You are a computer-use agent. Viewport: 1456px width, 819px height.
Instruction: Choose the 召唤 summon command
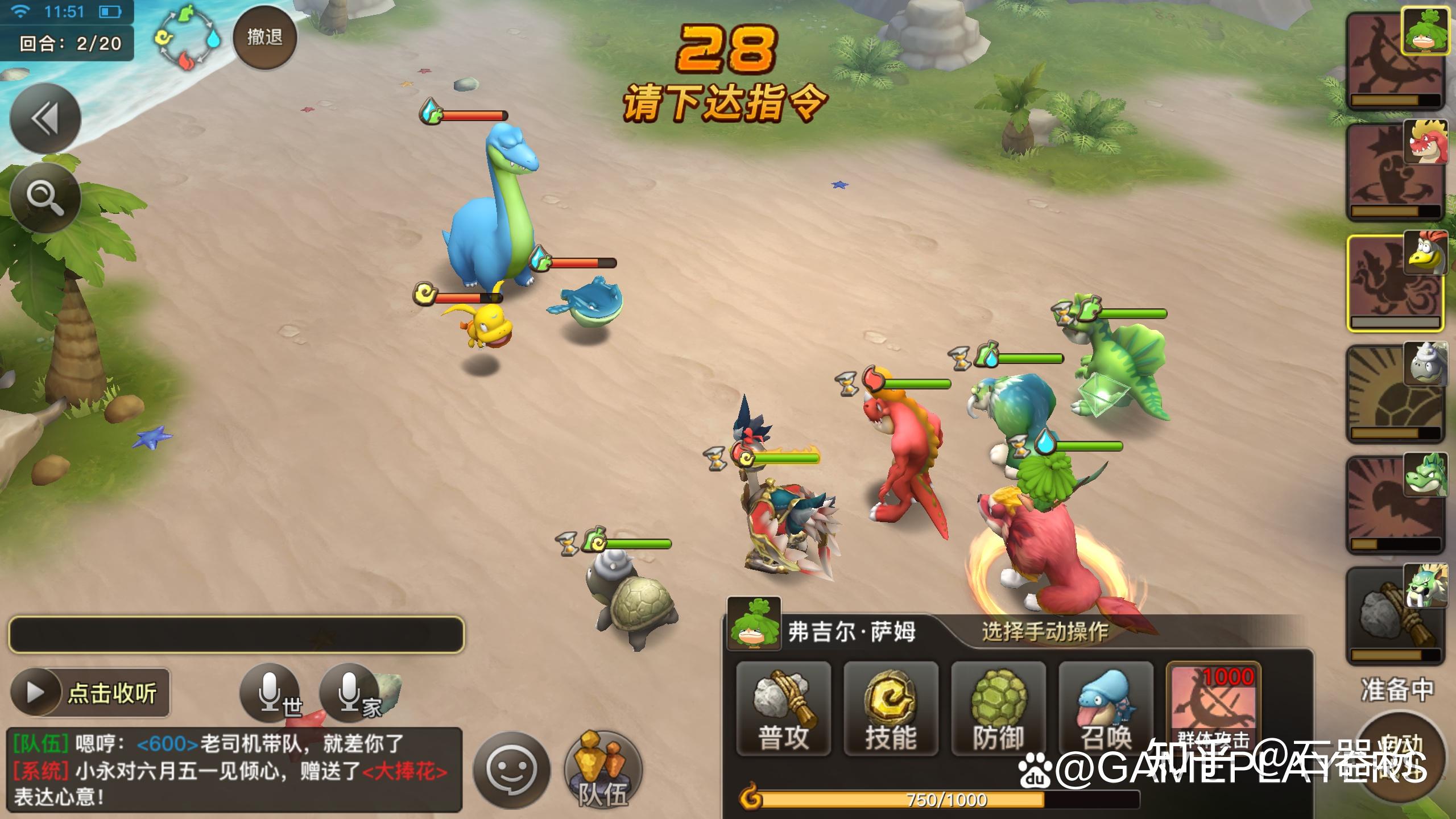(1106, 708)
